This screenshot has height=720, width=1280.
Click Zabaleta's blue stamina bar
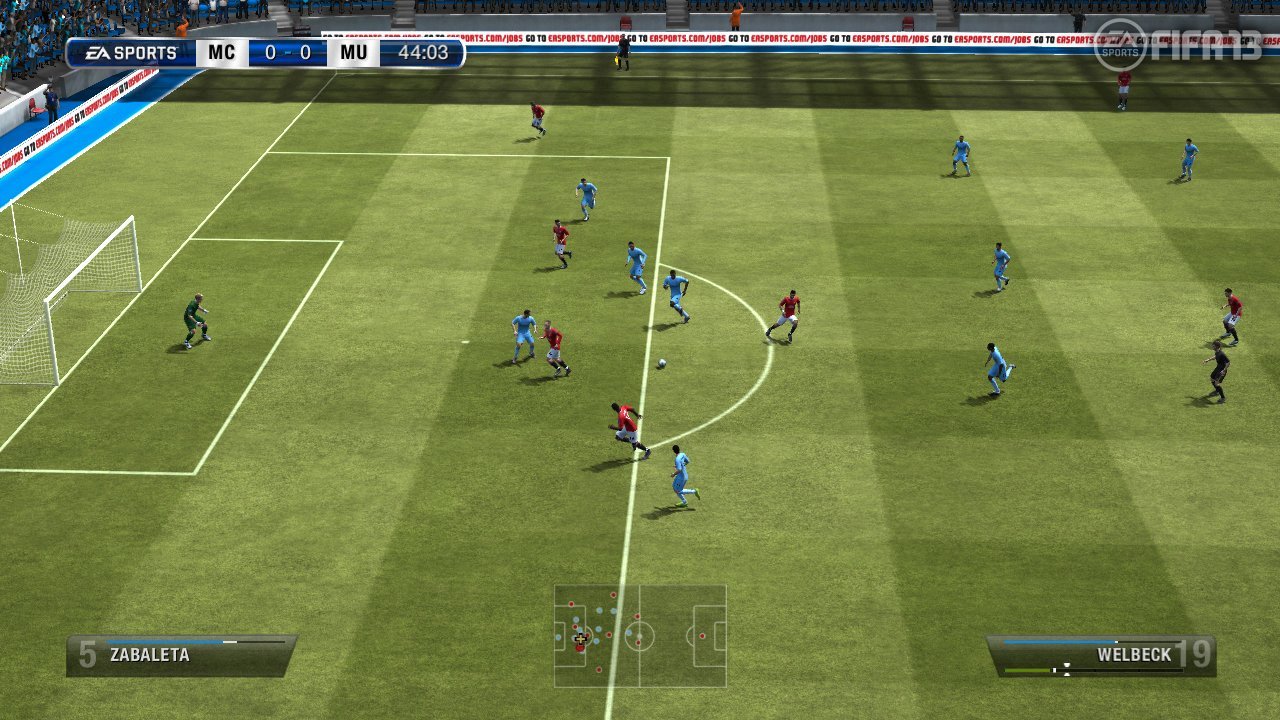click(160, 641)
